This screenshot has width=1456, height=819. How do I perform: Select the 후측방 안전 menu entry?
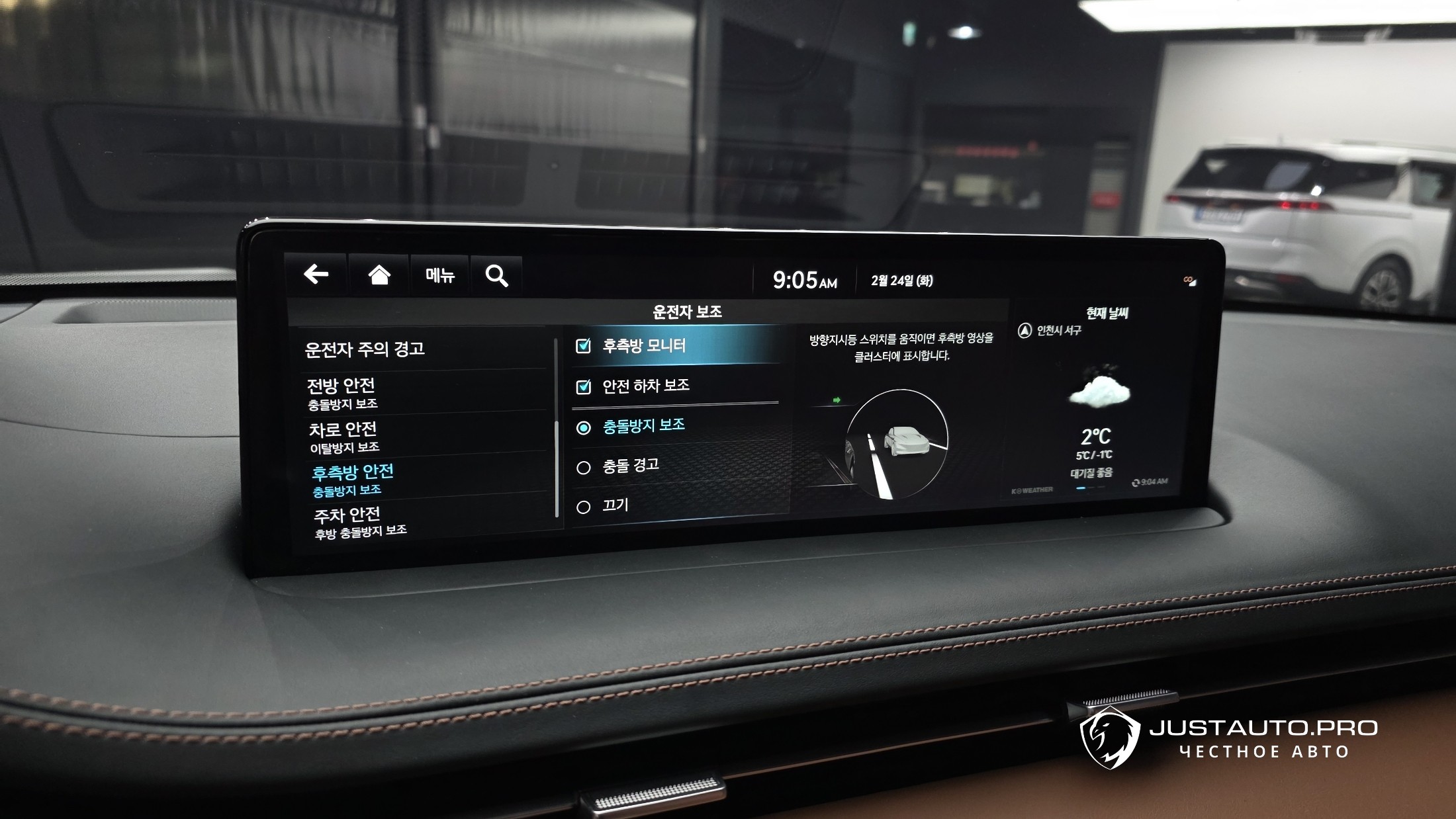(352, 479)
